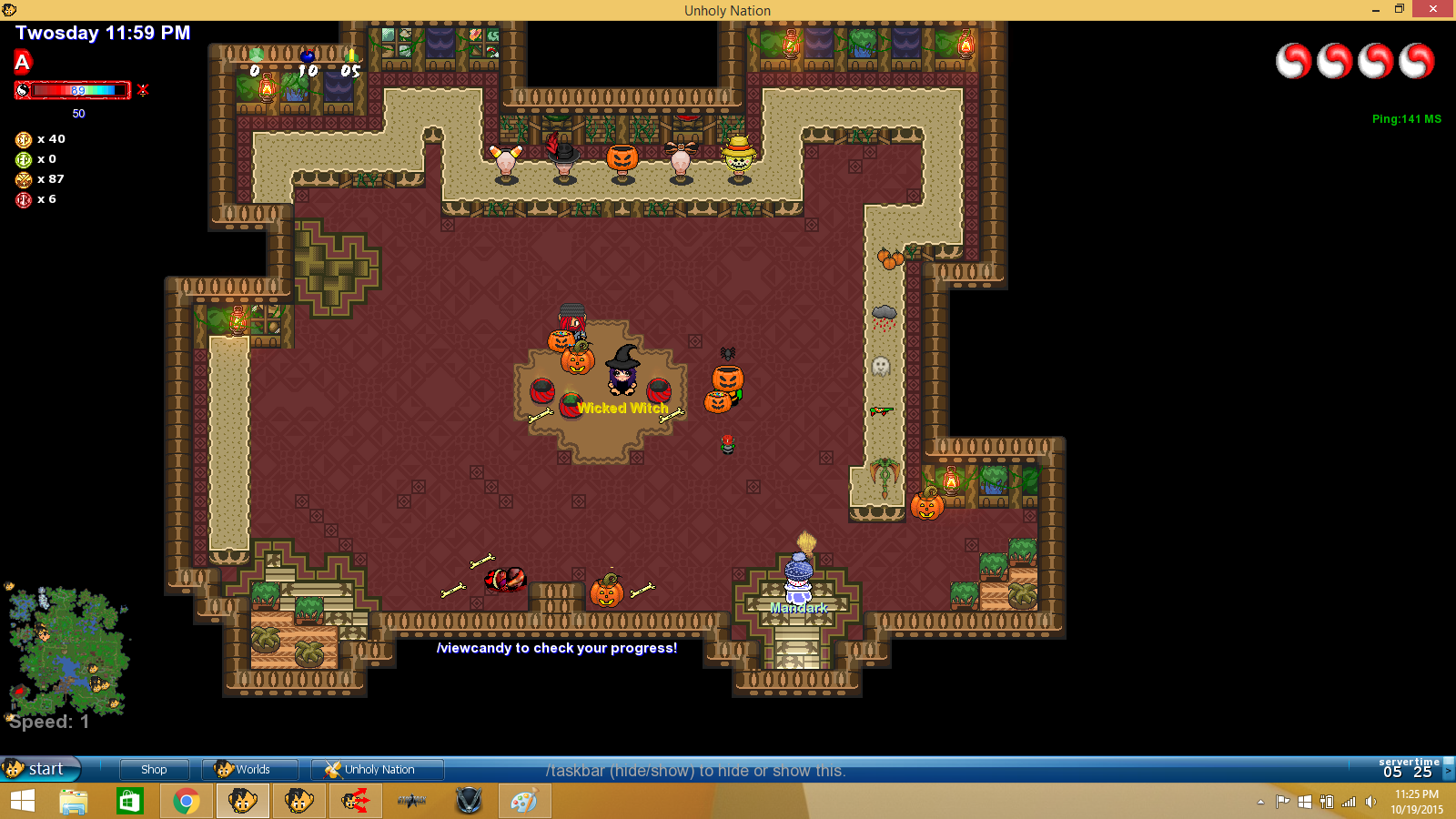
Task: Select the Unholy Nation taskbar button
Action: 377,769
